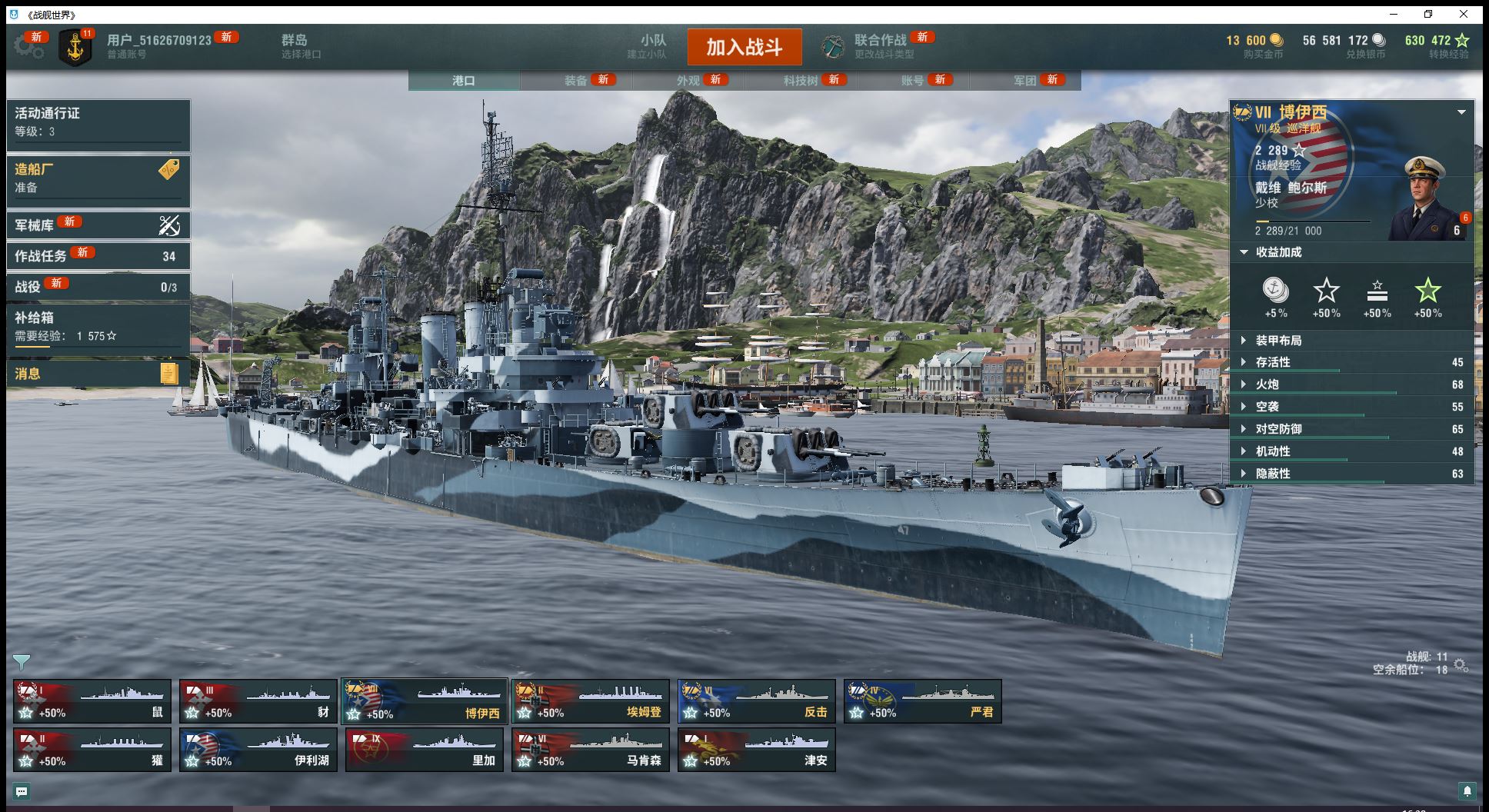Switch to the 装备 tab
This screenshot has height=812, width=1489.
tap(576, 81)
